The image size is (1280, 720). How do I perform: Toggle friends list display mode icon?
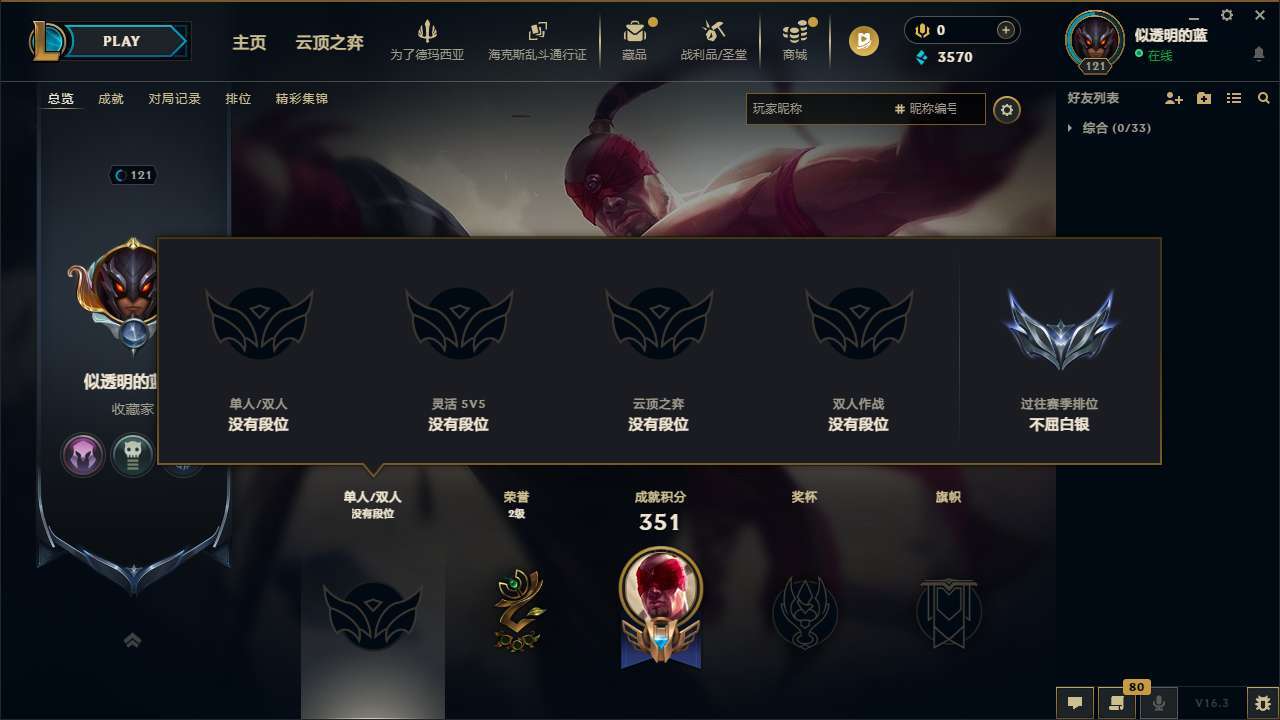(x=1235, y=98)
